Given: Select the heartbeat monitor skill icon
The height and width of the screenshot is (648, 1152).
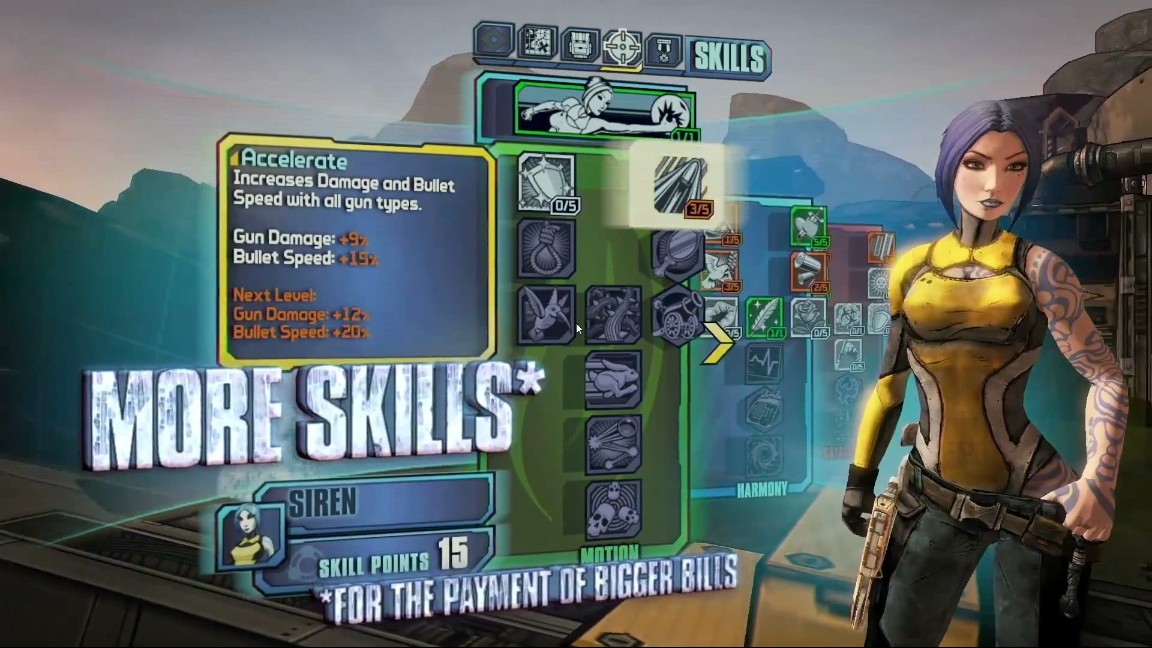Looking at the screenshot, I should click(x=765, y=362).
